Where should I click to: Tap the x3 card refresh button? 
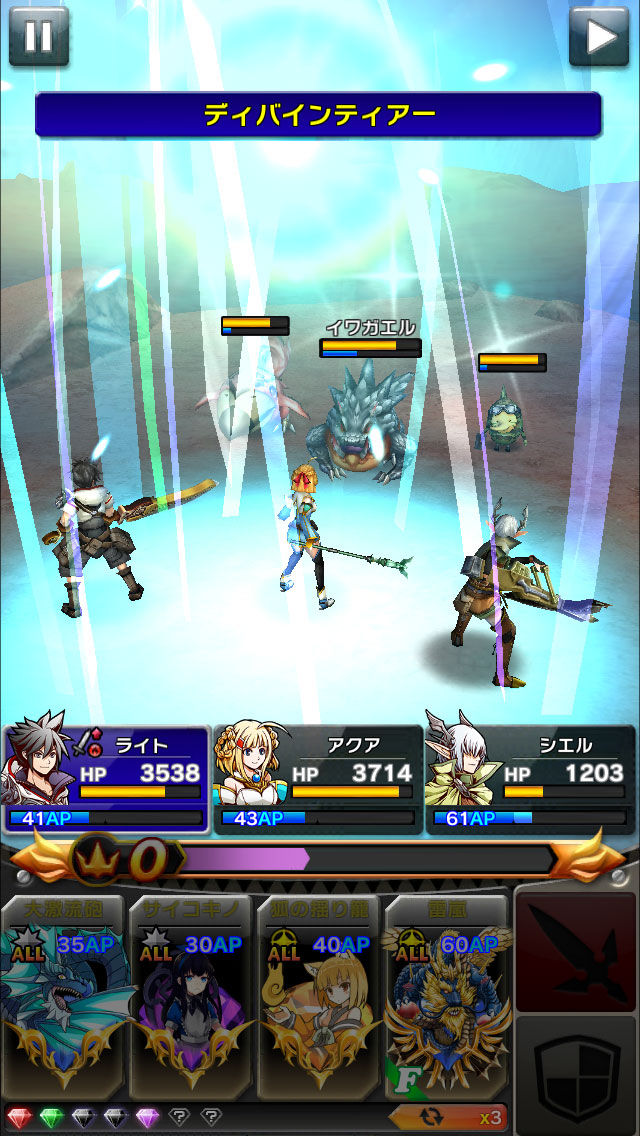(x=448, y=1117)
